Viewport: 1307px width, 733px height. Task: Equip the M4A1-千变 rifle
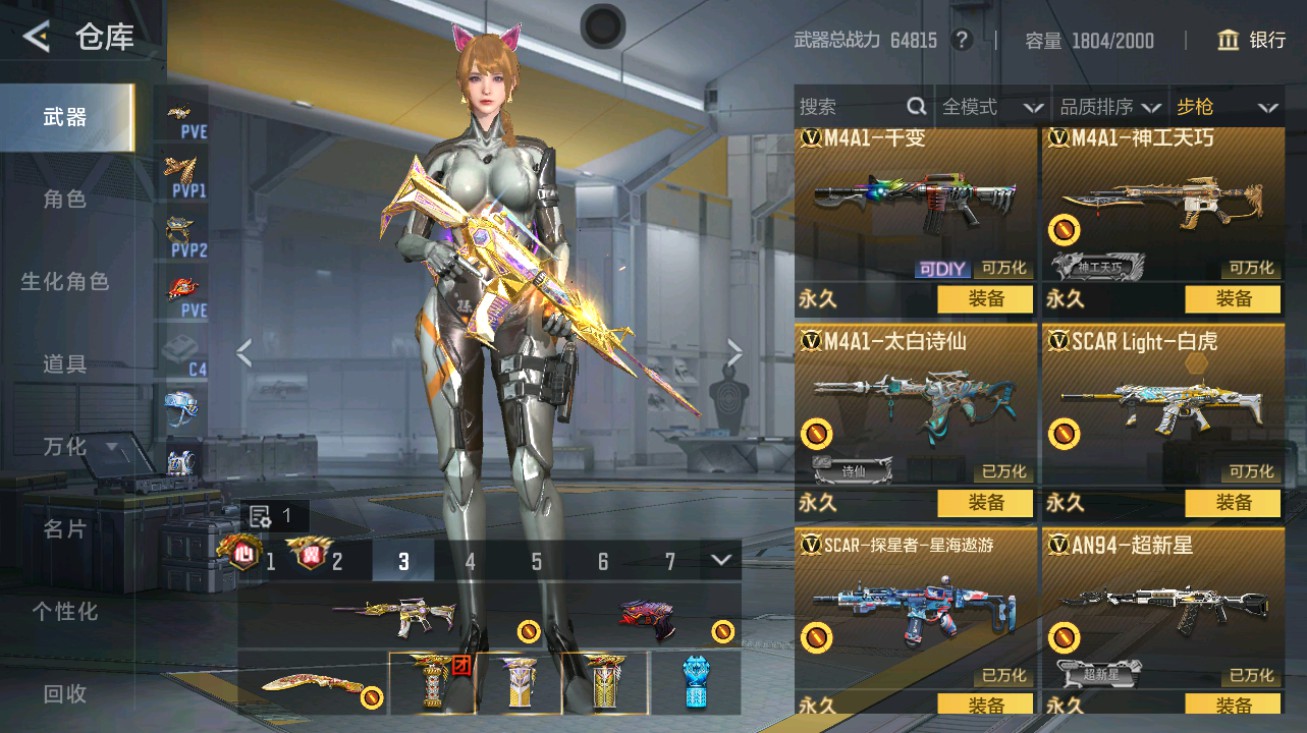coord(985,299)
